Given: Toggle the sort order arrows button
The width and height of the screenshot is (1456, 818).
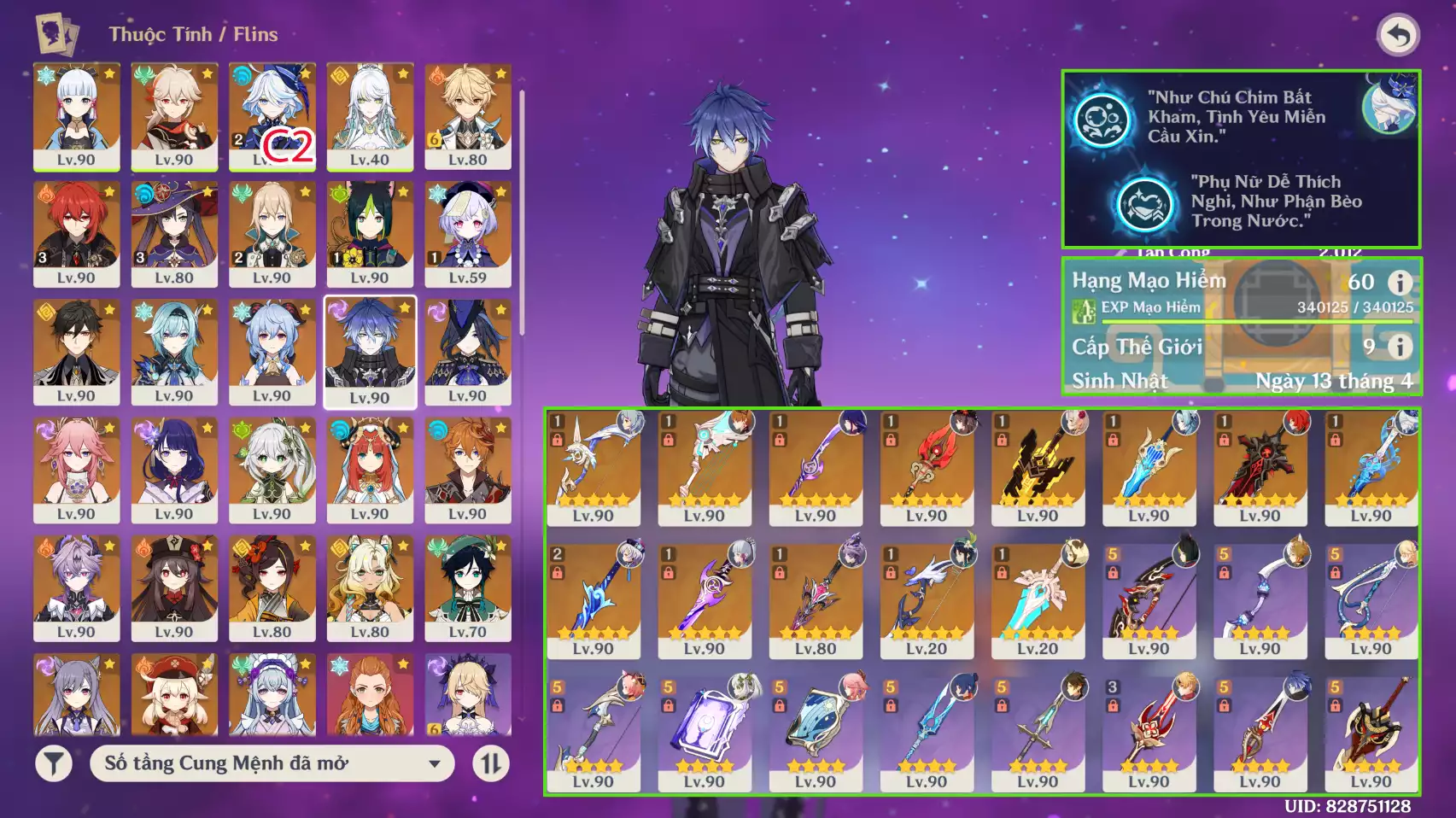Looking at the screenshot, I should (x=491, y=763).
